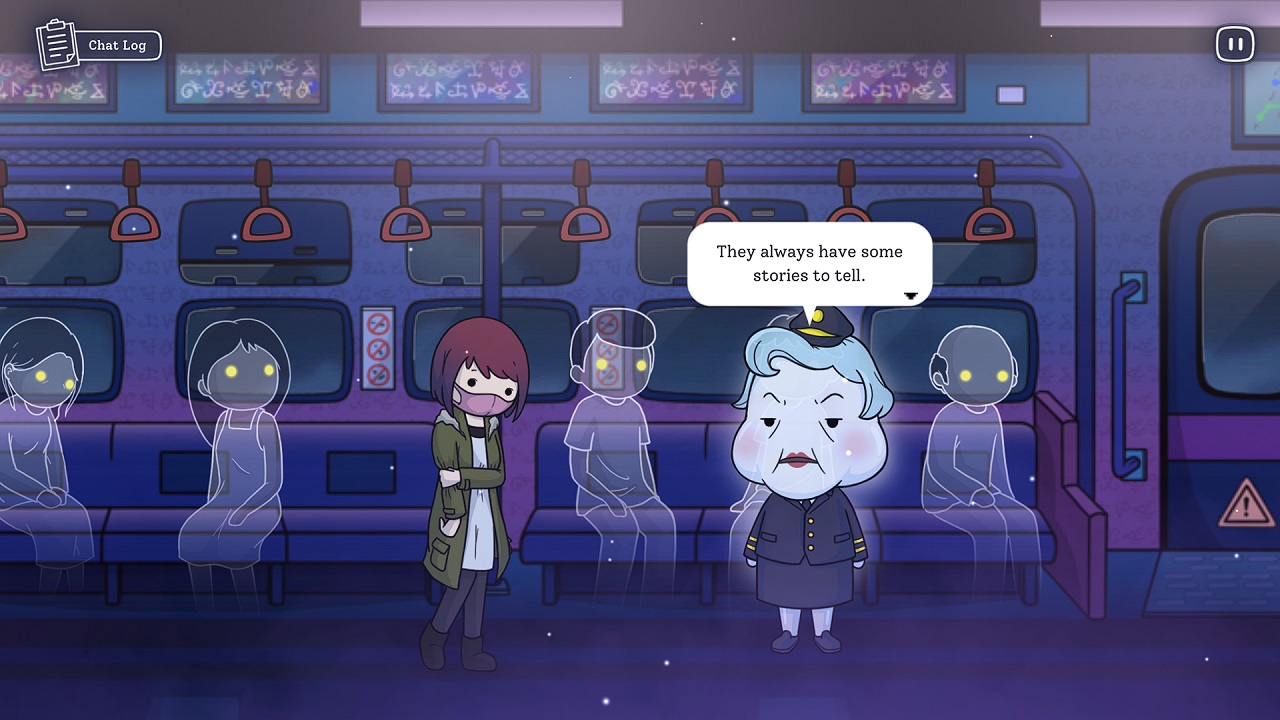Select the topmost no-smoking prohibition sign

click(380, 325)
